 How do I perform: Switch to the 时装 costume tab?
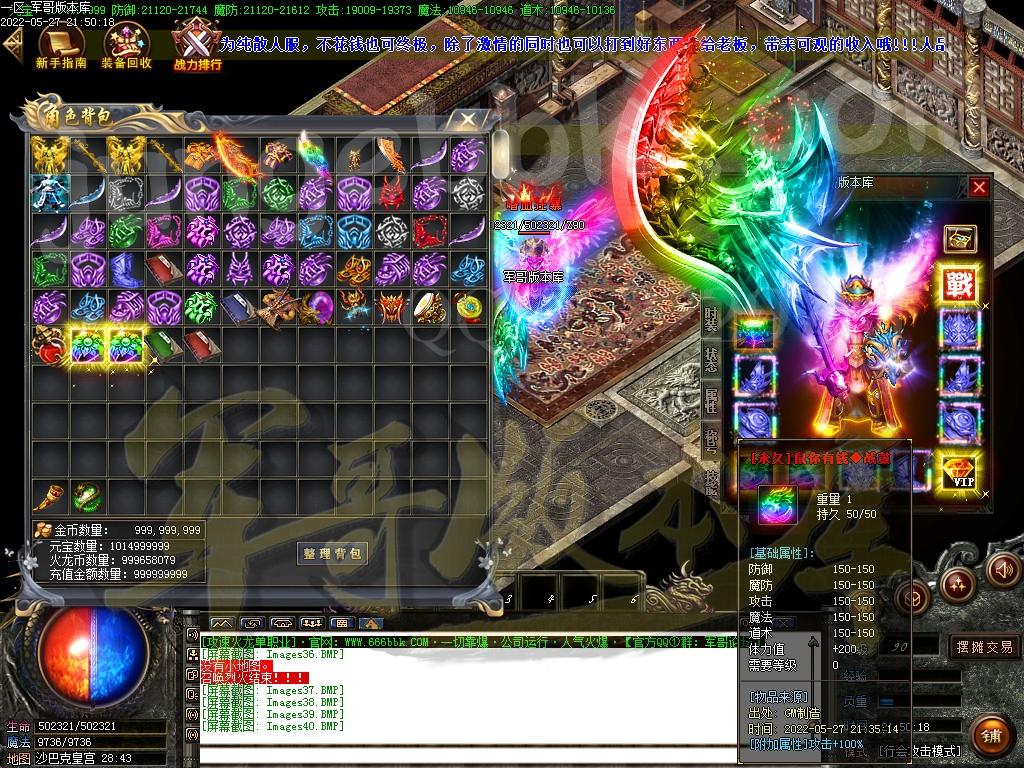[710, 322]
